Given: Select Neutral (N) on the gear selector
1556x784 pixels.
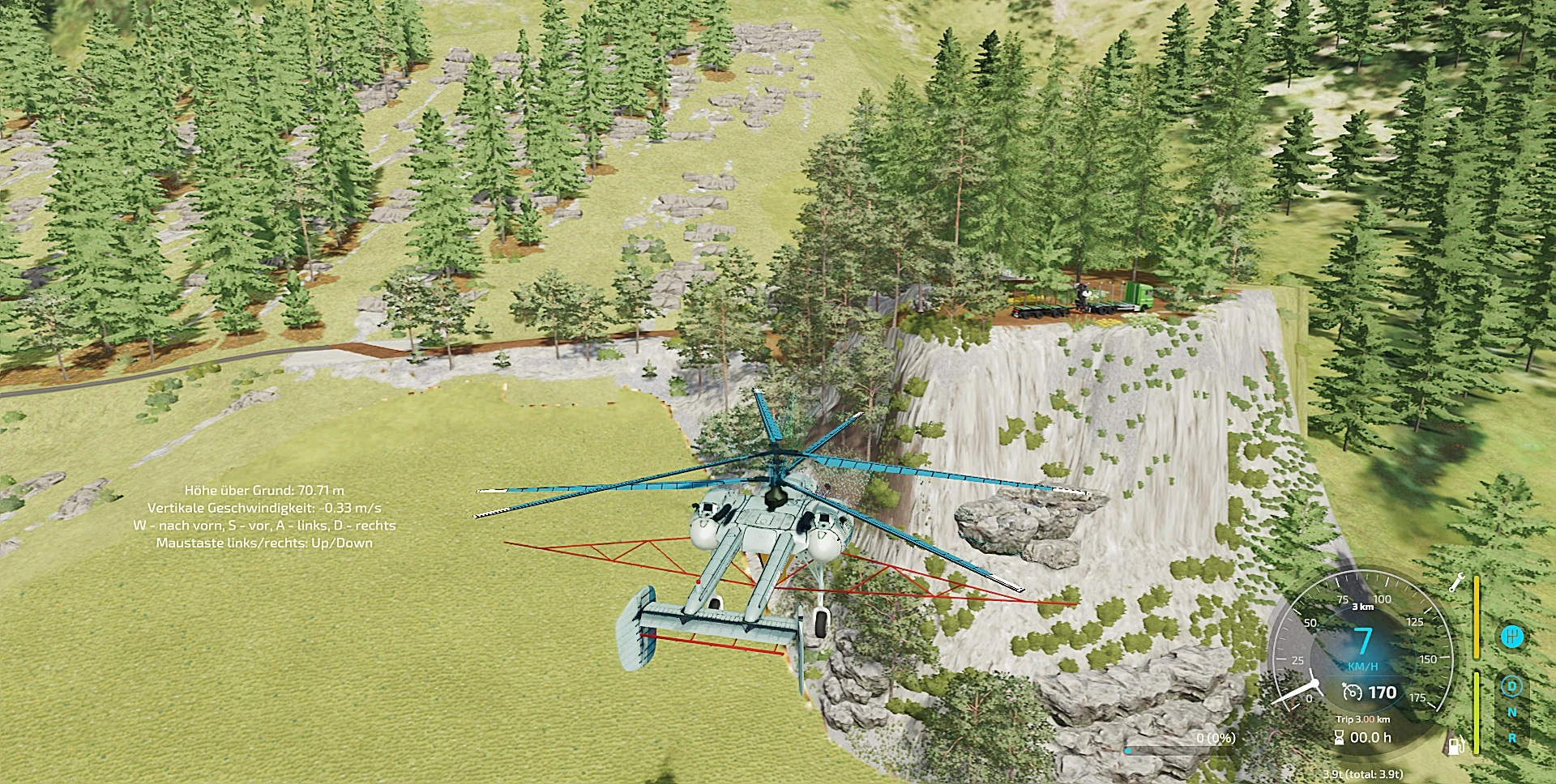Looking at the screenshot, I should click(1511, 713).
